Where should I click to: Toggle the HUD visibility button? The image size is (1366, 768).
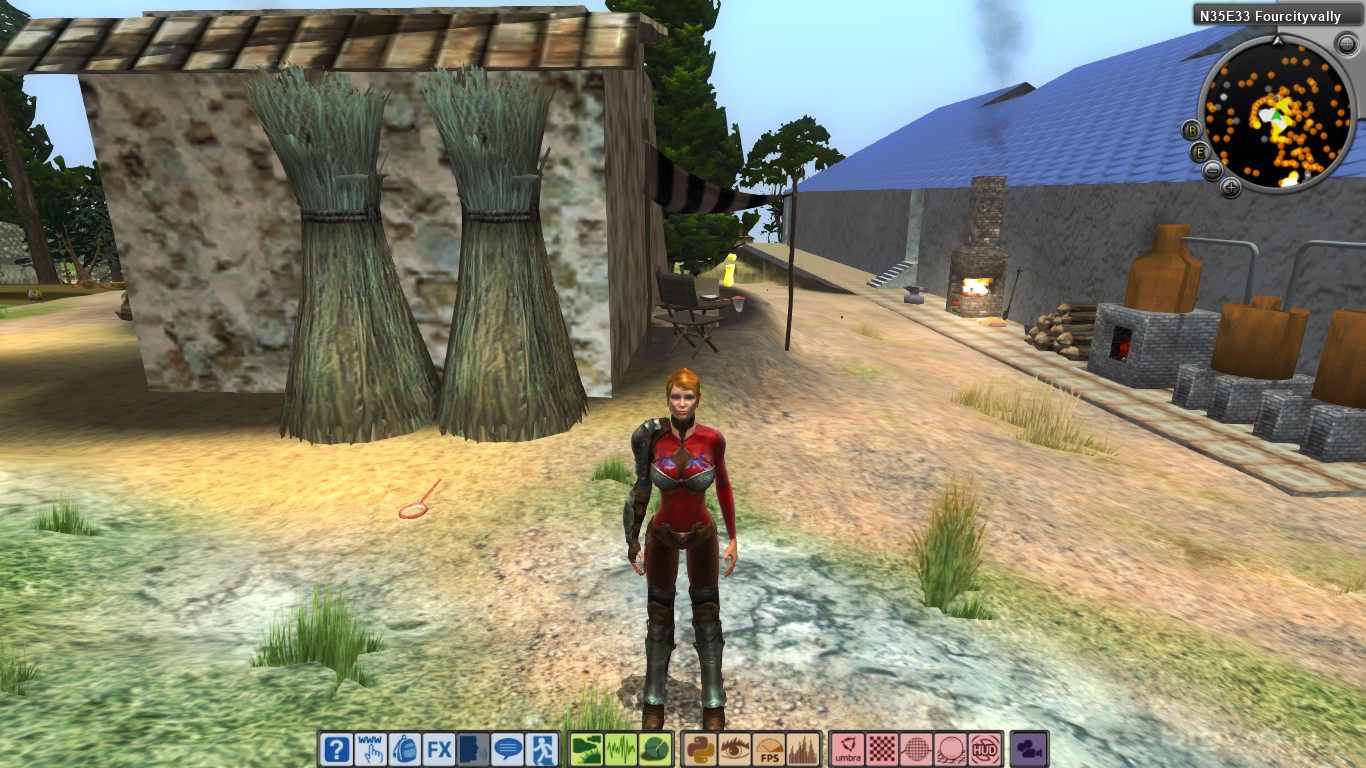pyautogui.click(x=986, y=749)
